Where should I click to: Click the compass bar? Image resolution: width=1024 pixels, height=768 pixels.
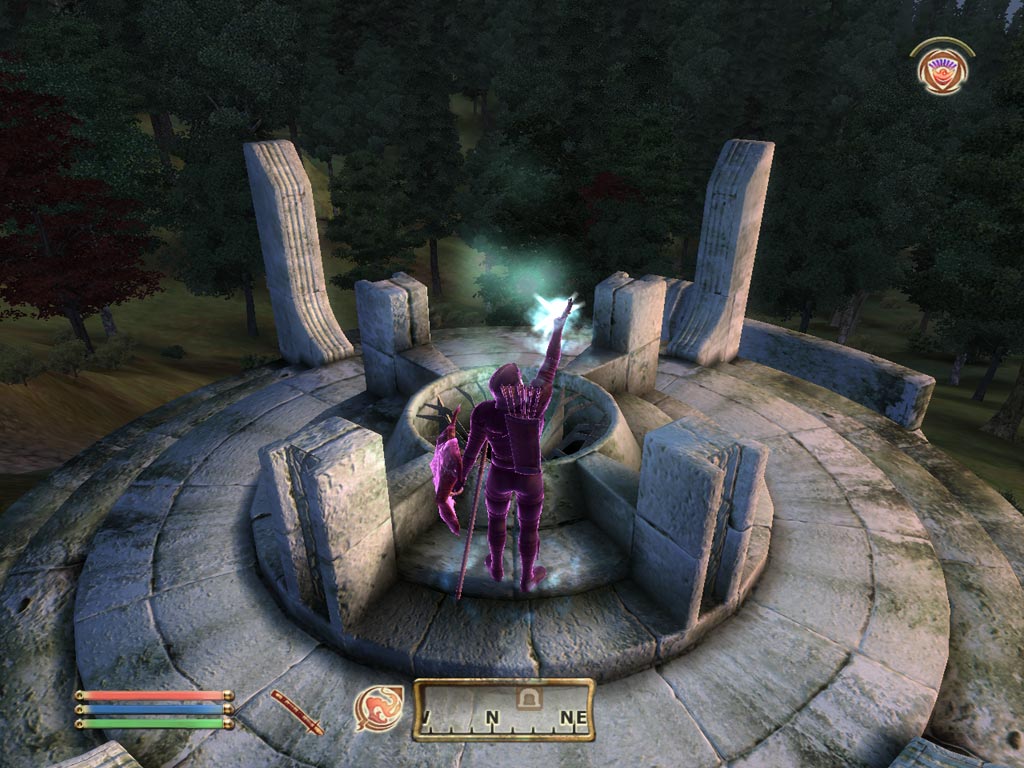[504, 711]
